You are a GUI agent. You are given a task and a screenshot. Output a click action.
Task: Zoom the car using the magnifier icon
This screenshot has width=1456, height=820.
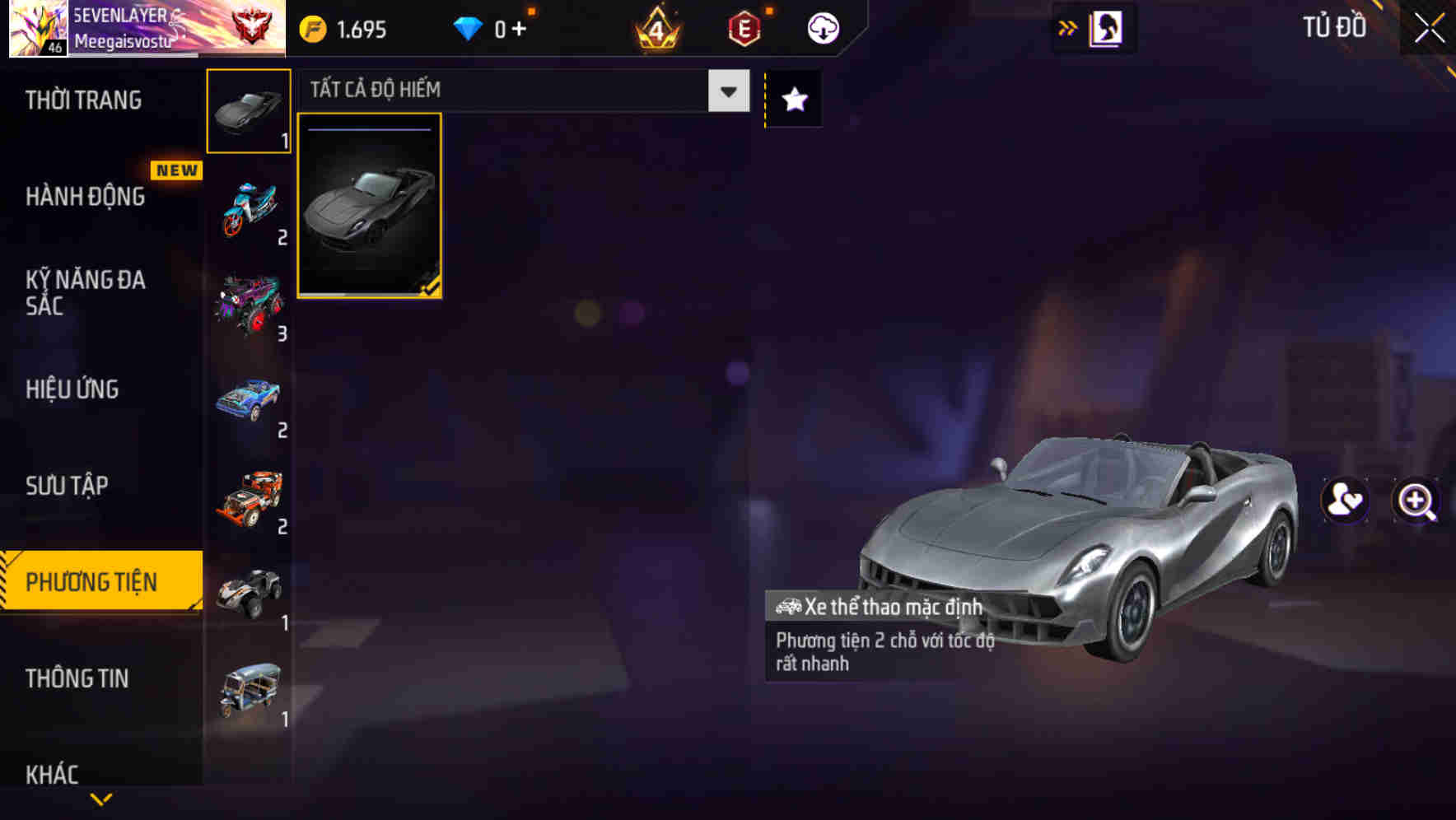click(x=1415, y=501)
